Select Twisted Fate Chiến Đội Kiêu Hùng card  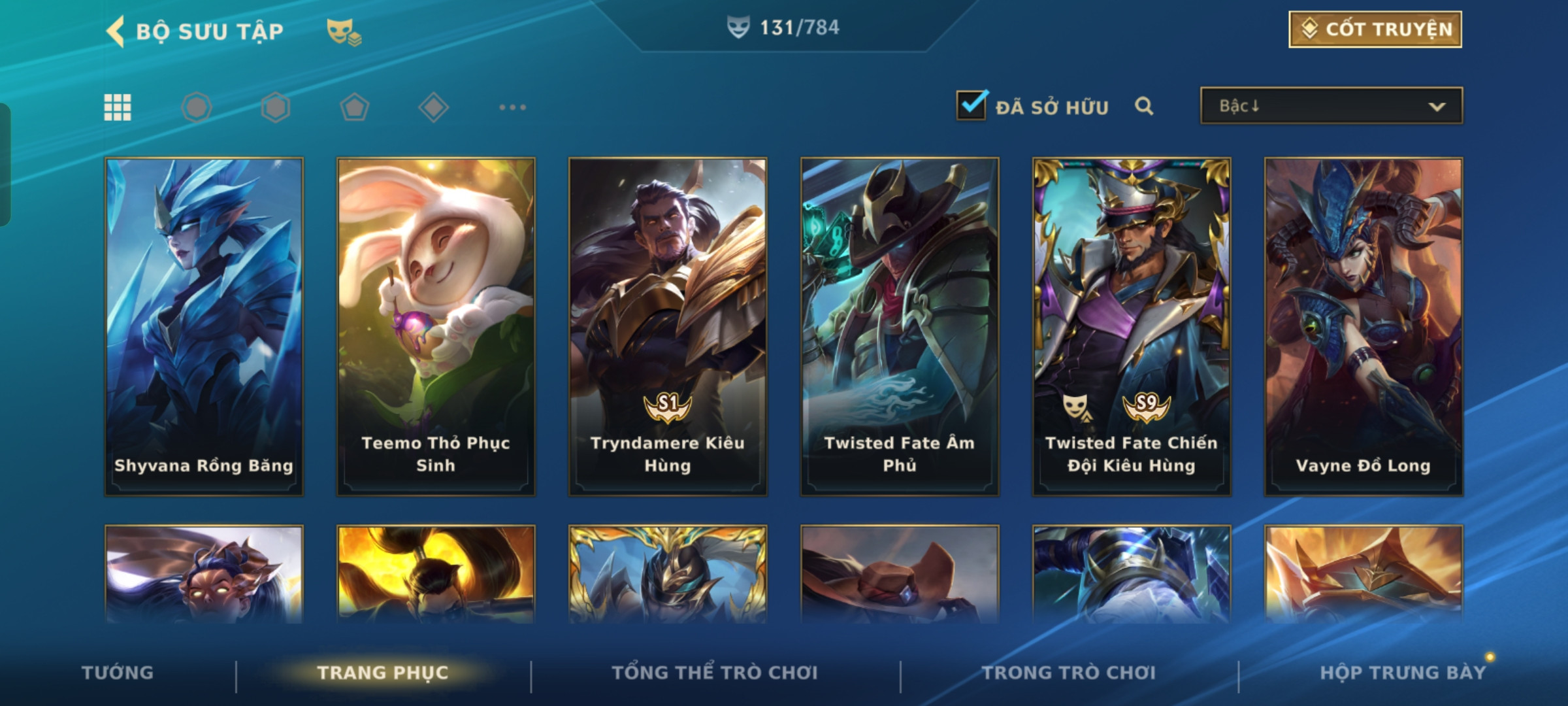point(1132,326)
